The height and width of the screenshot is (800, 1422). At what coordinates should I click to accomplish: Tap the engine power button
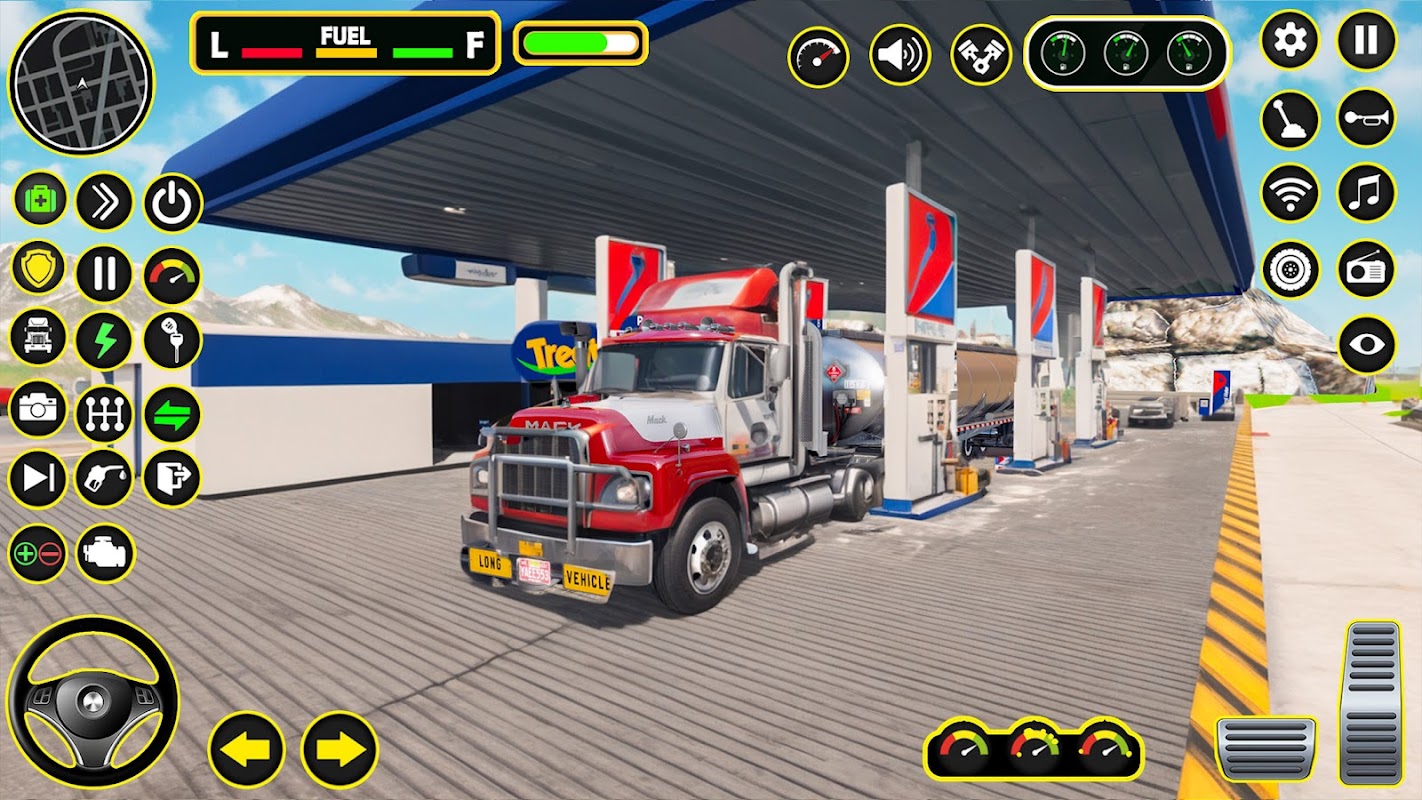(x=173, y=203)
